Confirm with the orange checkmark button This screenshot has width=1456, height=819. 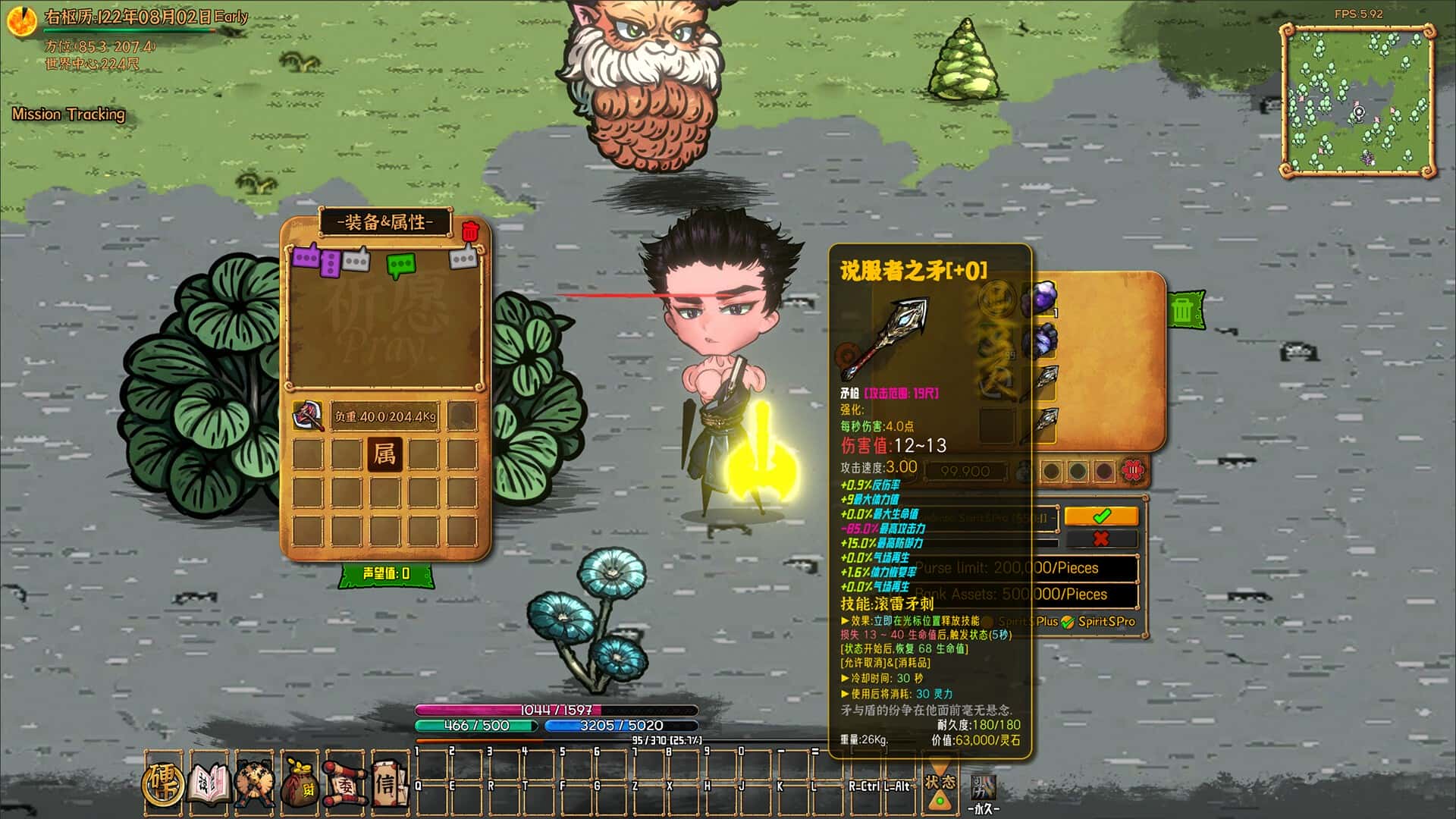[x=1101, y=516]
